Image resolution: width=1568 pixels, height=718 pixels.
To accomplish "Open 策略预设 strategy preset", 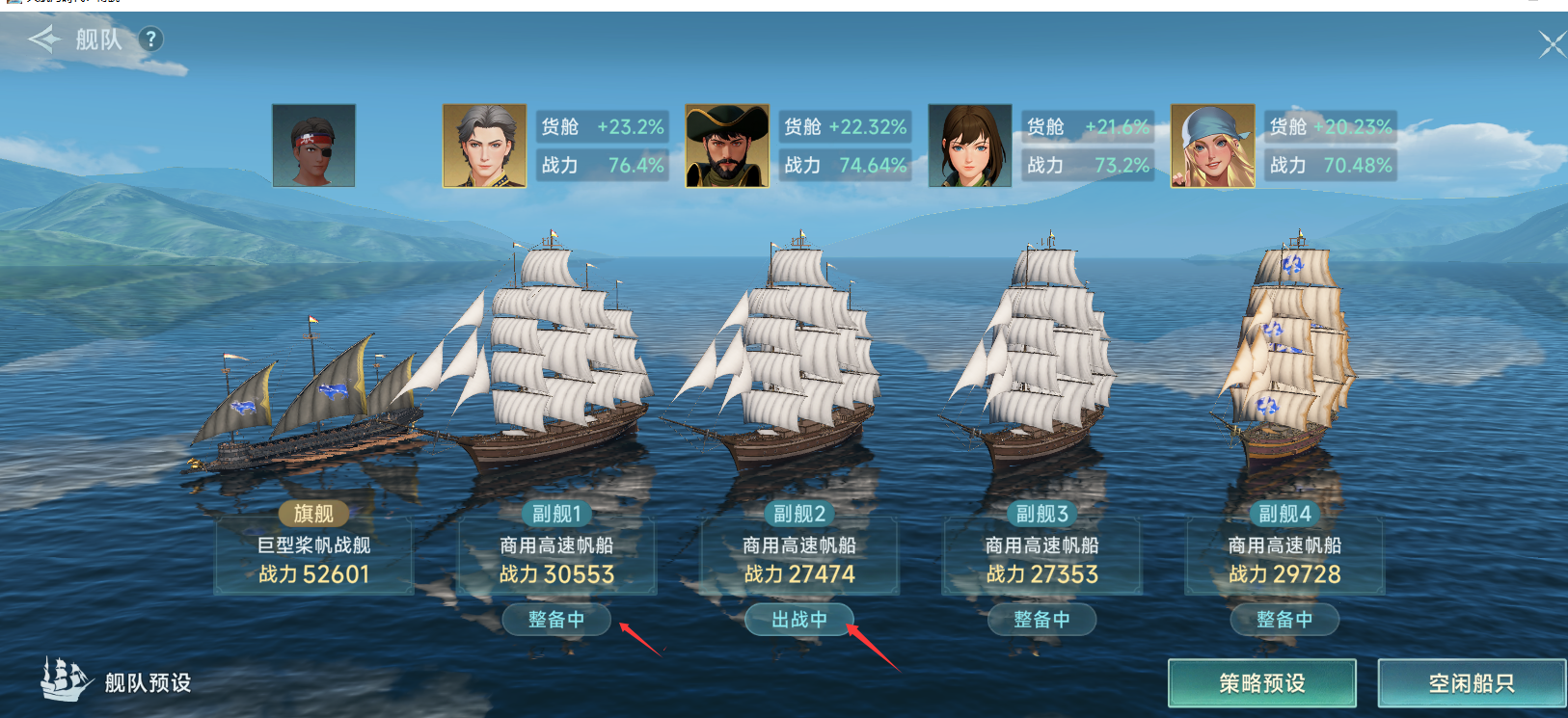I will [1263, 681].
